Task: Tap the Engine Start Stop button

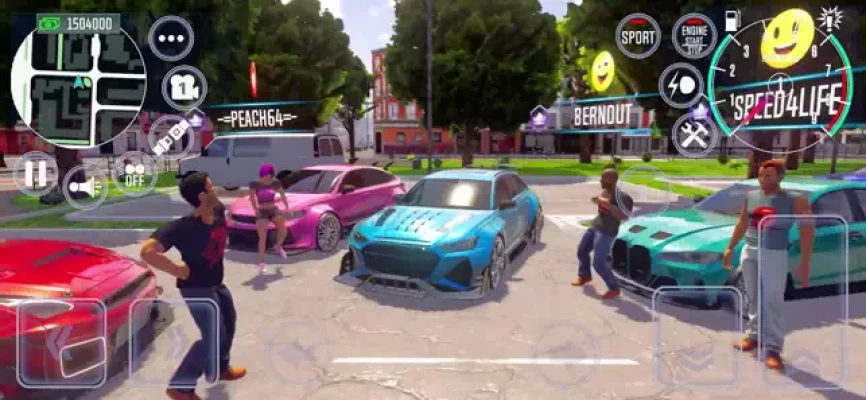Action: (x=694, y=35)
